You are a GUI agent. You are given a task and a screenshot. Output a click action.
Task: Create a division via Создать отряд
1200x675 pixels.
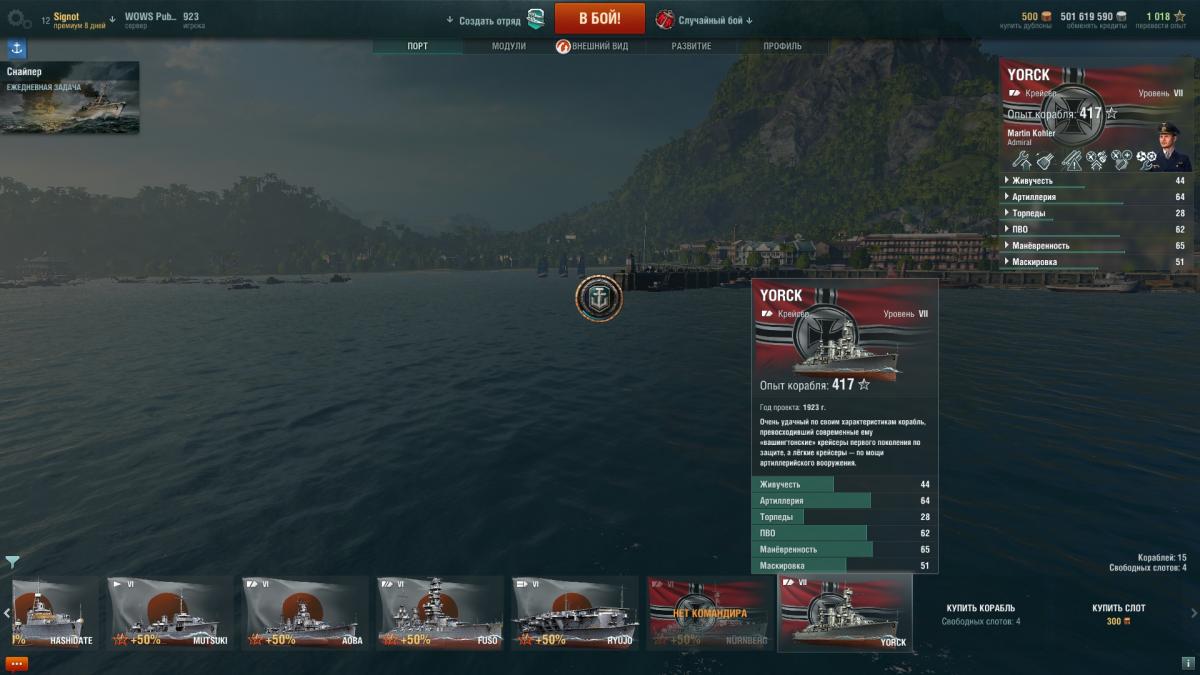[495, 20]
